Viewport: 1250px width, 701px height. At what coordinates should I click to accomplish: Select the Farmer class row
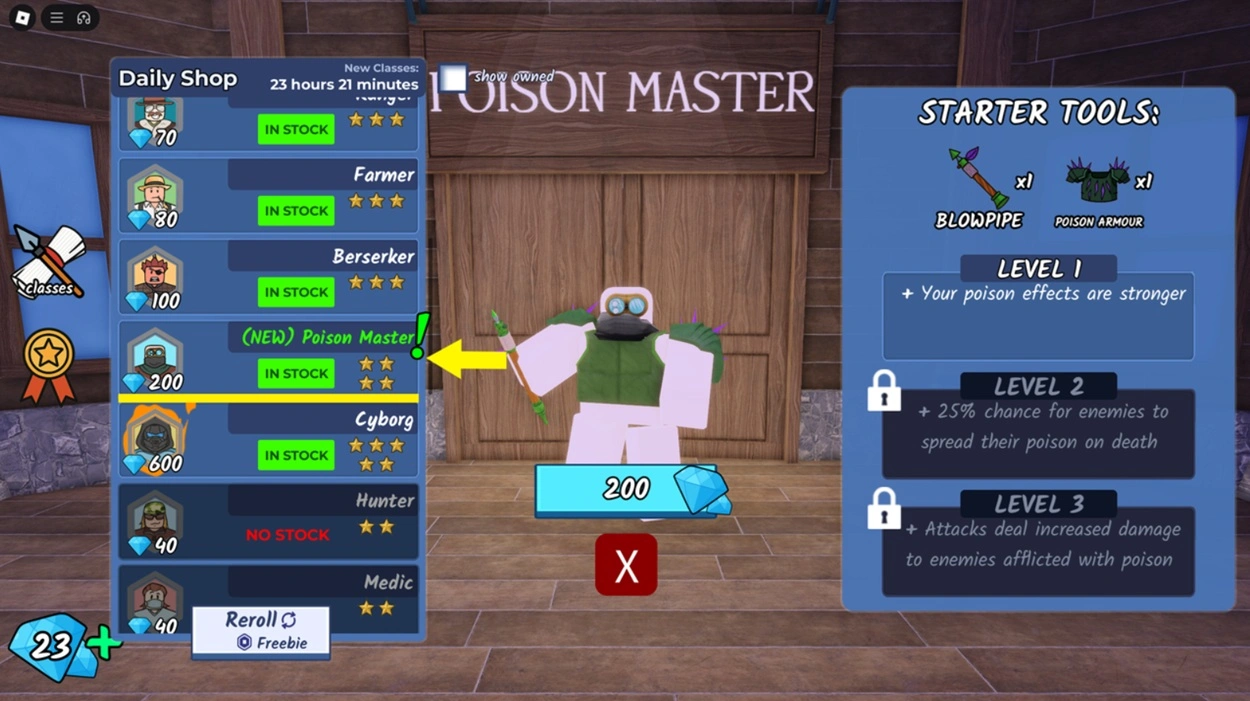pos(268,196)
